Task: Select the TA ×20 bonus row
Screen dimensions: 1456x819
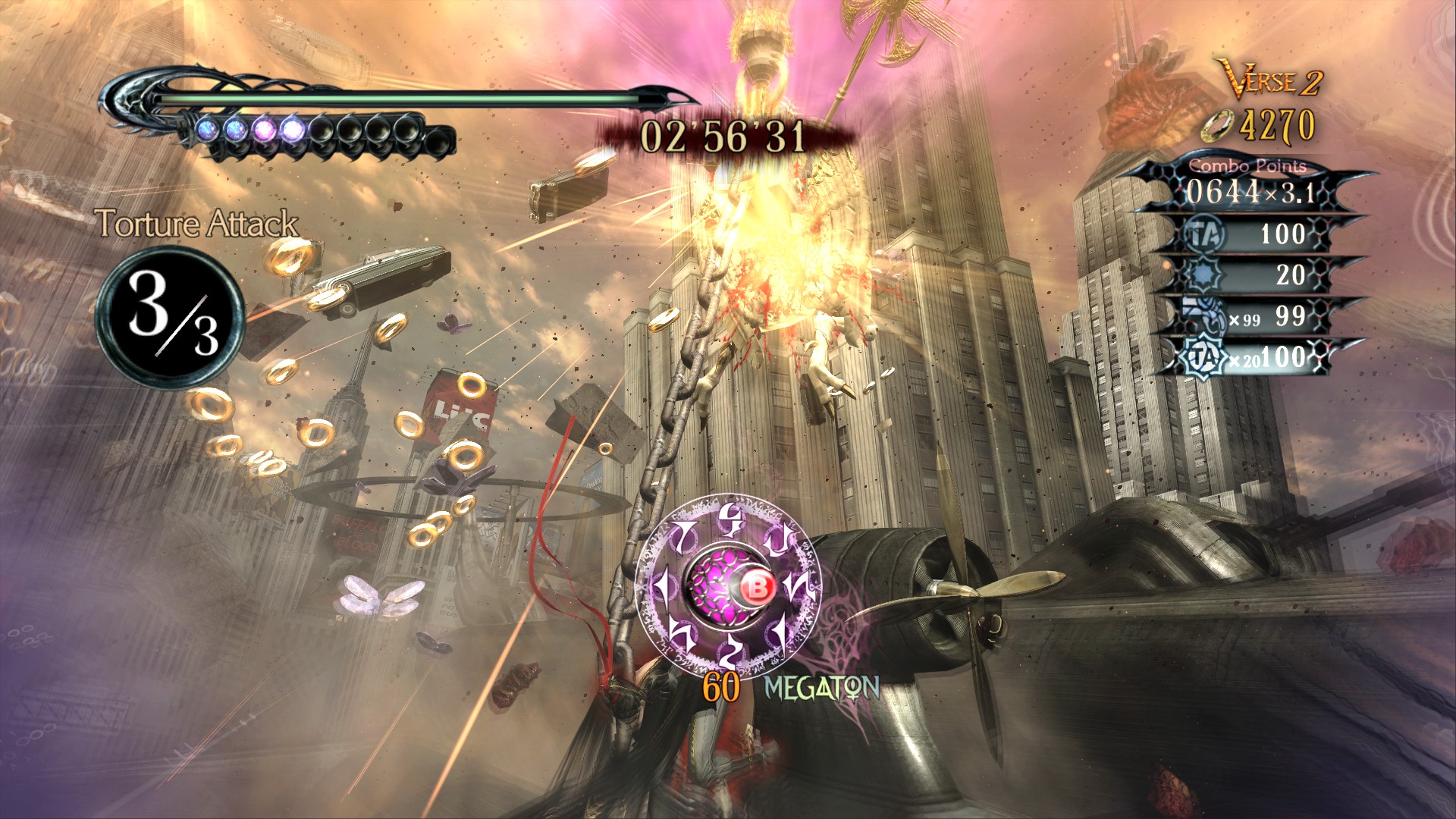Action: pos(1255,357)
